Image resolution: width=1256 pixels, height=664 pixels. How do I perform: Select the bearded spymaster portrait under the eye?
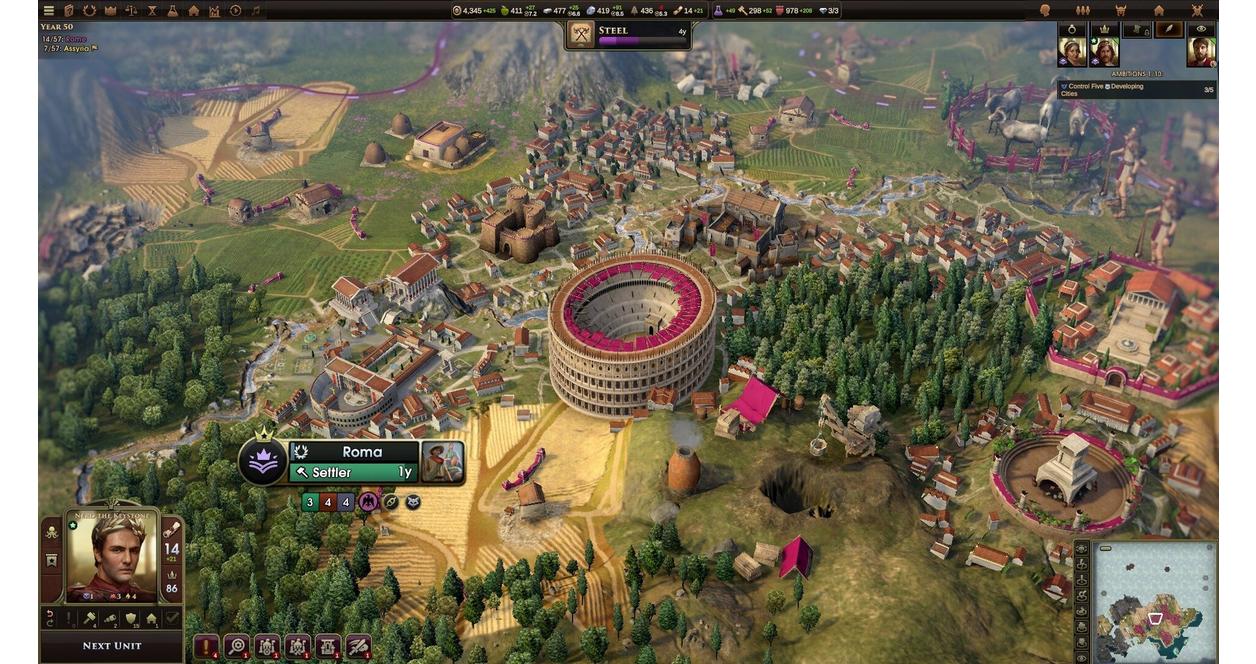1201,52
